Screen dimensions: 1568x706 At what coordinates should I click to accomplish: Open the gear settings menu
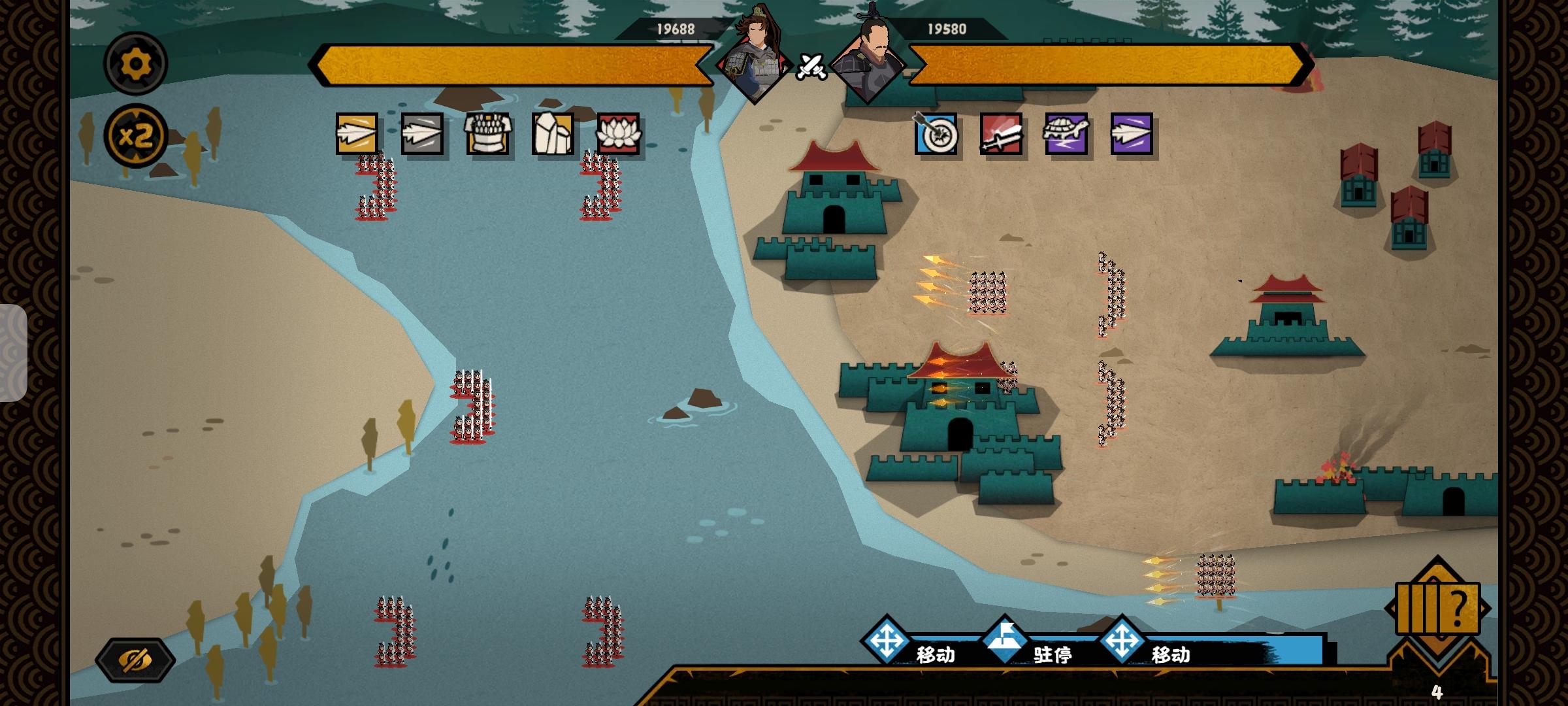coord(136,64)
